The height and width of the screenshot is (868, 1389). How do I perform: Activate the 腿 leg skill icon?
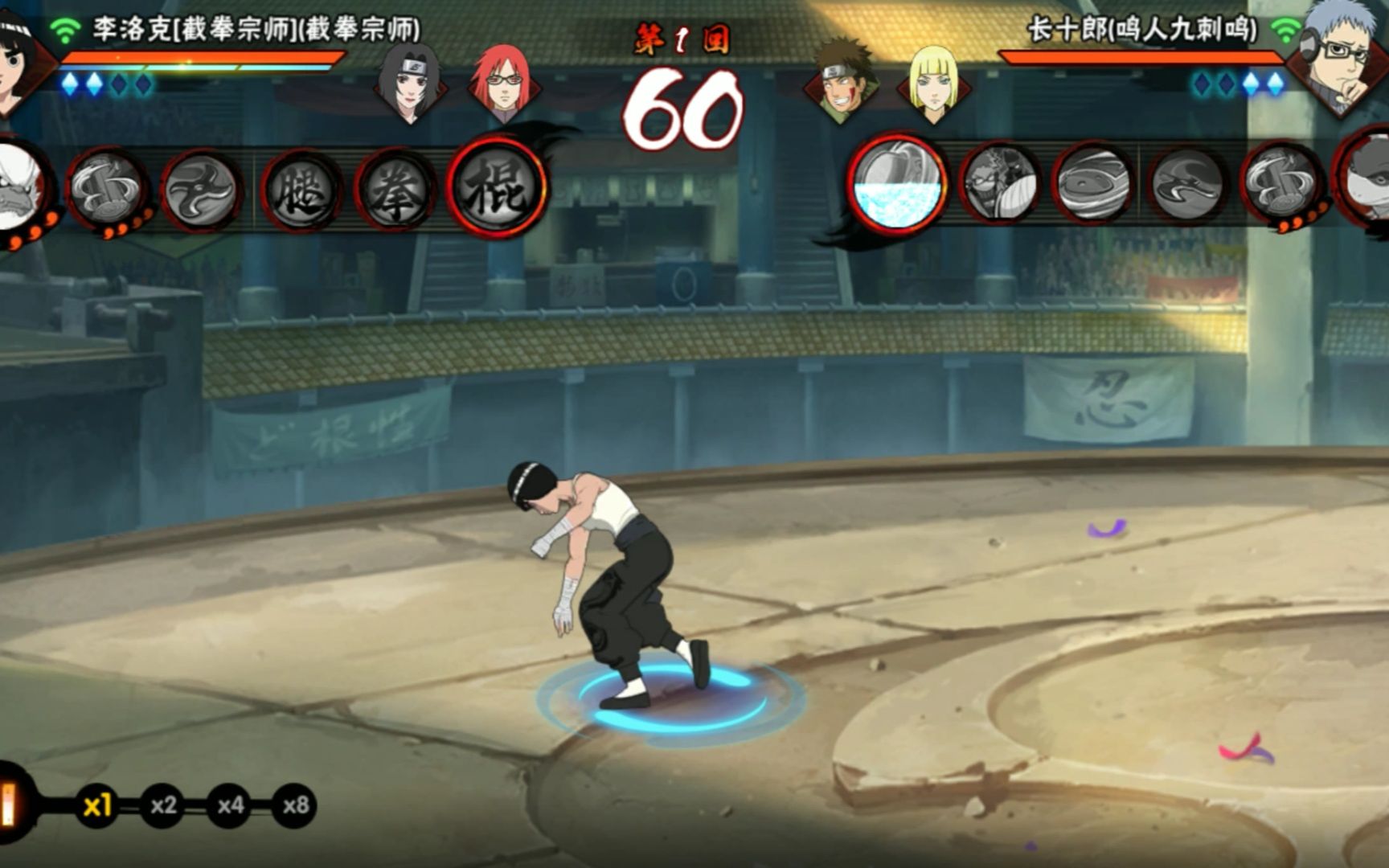[x=301, y=191]
